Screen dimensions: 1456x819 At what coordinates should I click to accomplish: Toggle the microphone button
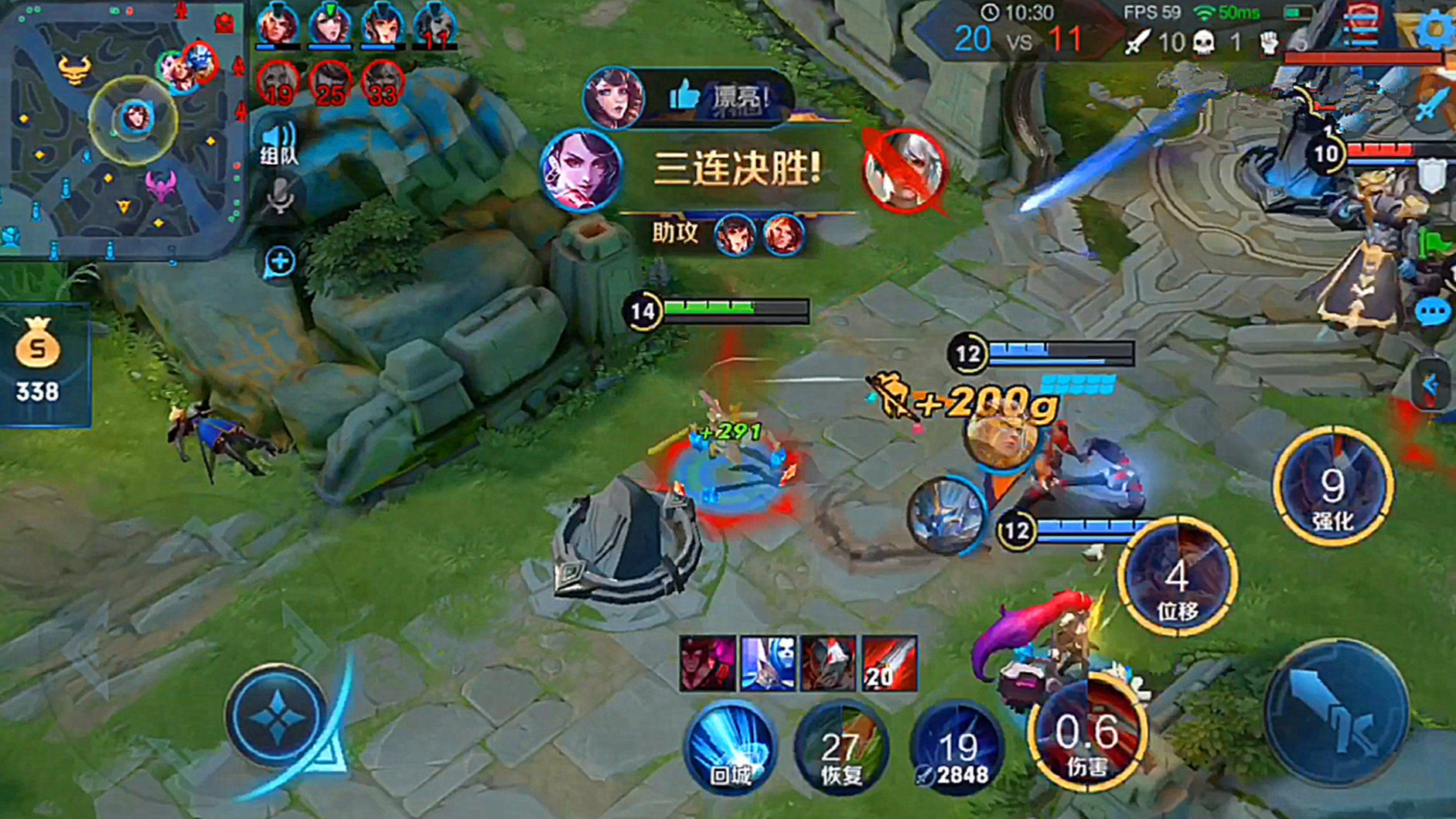(279, 198)
